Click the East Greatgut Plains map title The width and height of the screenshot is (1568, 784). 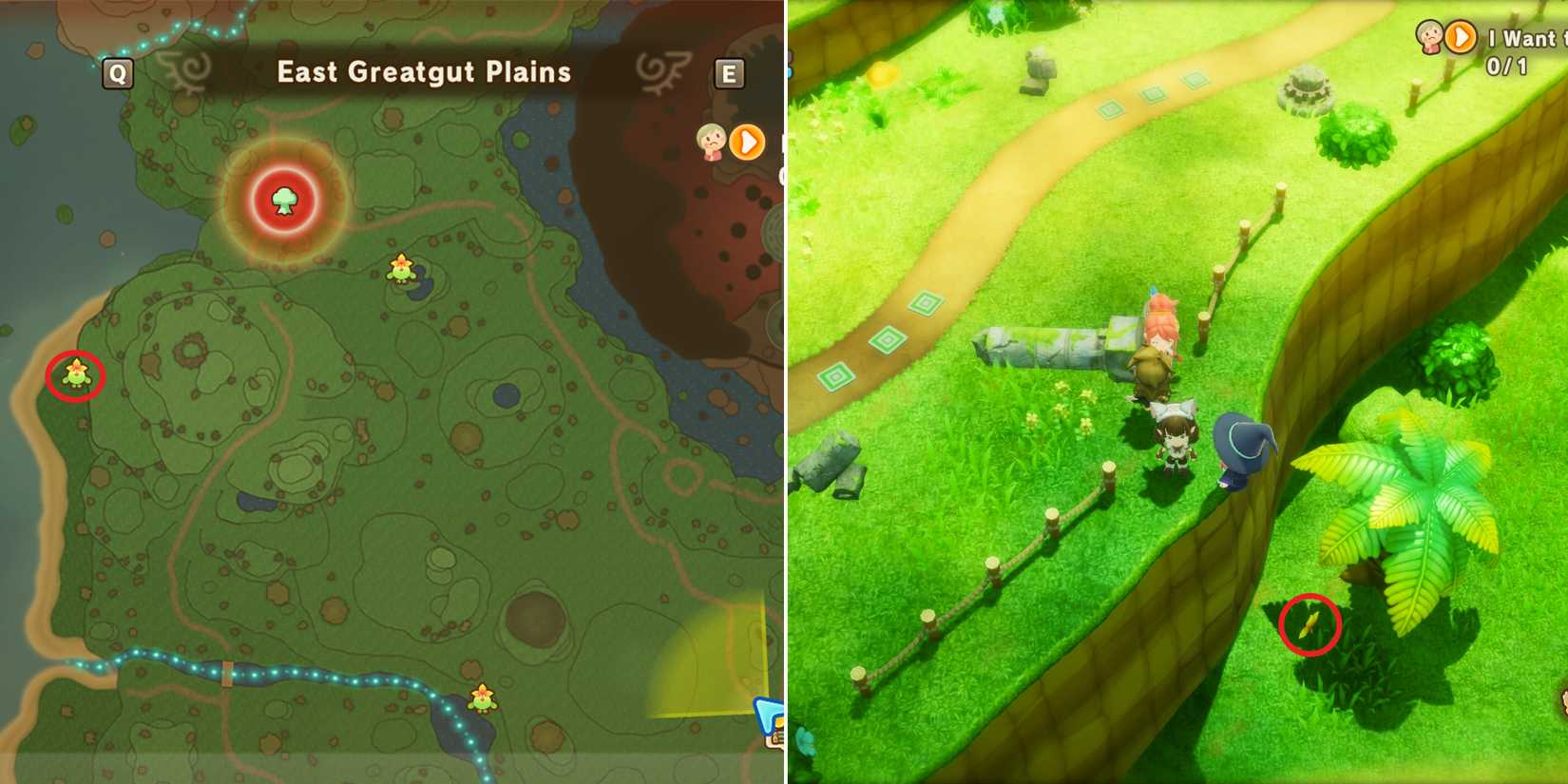(422, 72)
